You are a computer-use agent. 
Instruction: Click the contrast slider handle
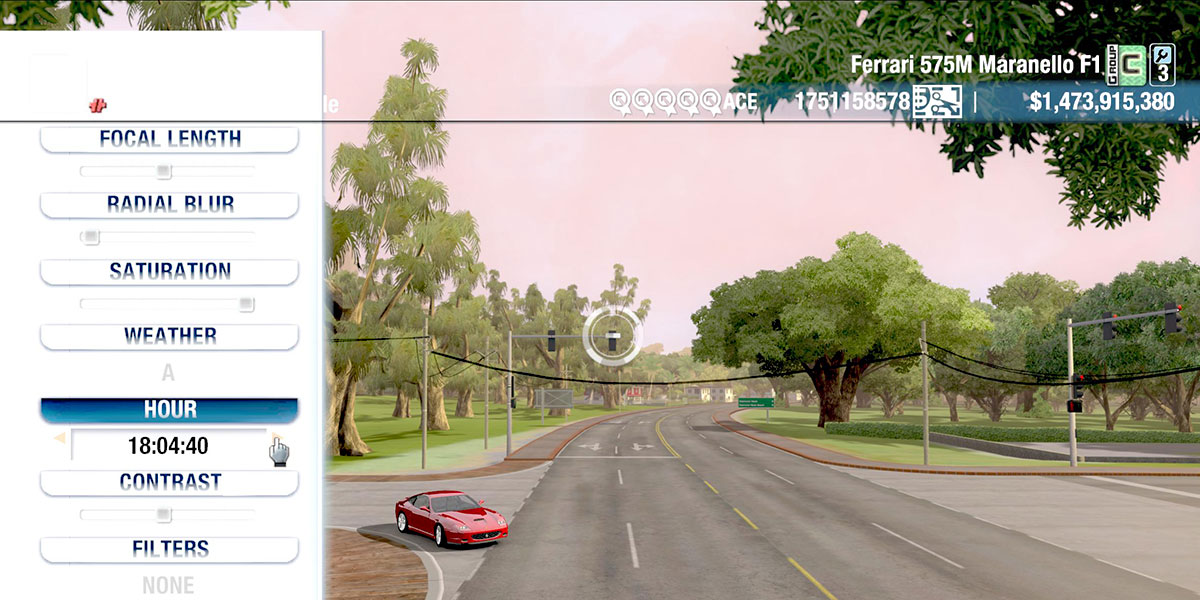pos(163,515)
